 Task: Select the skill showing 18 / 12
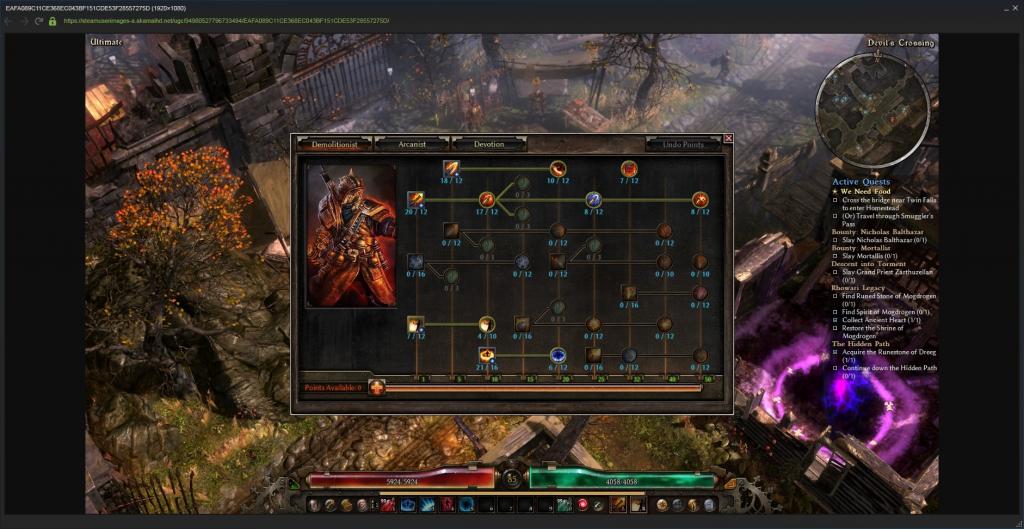click(x=451, y=168)
